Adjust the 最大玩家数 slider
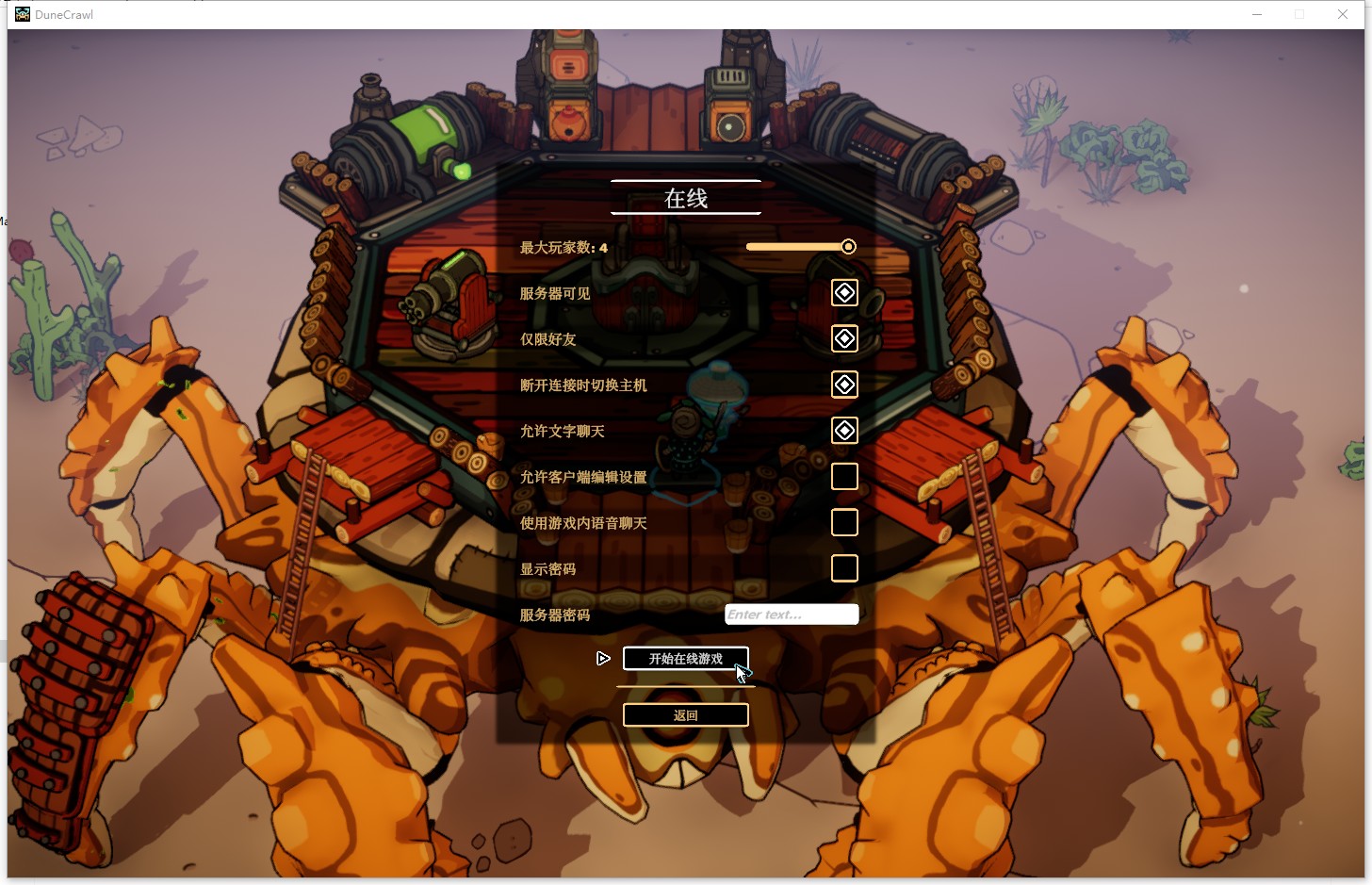1372x885 pixels. click(x=848, y=247)
